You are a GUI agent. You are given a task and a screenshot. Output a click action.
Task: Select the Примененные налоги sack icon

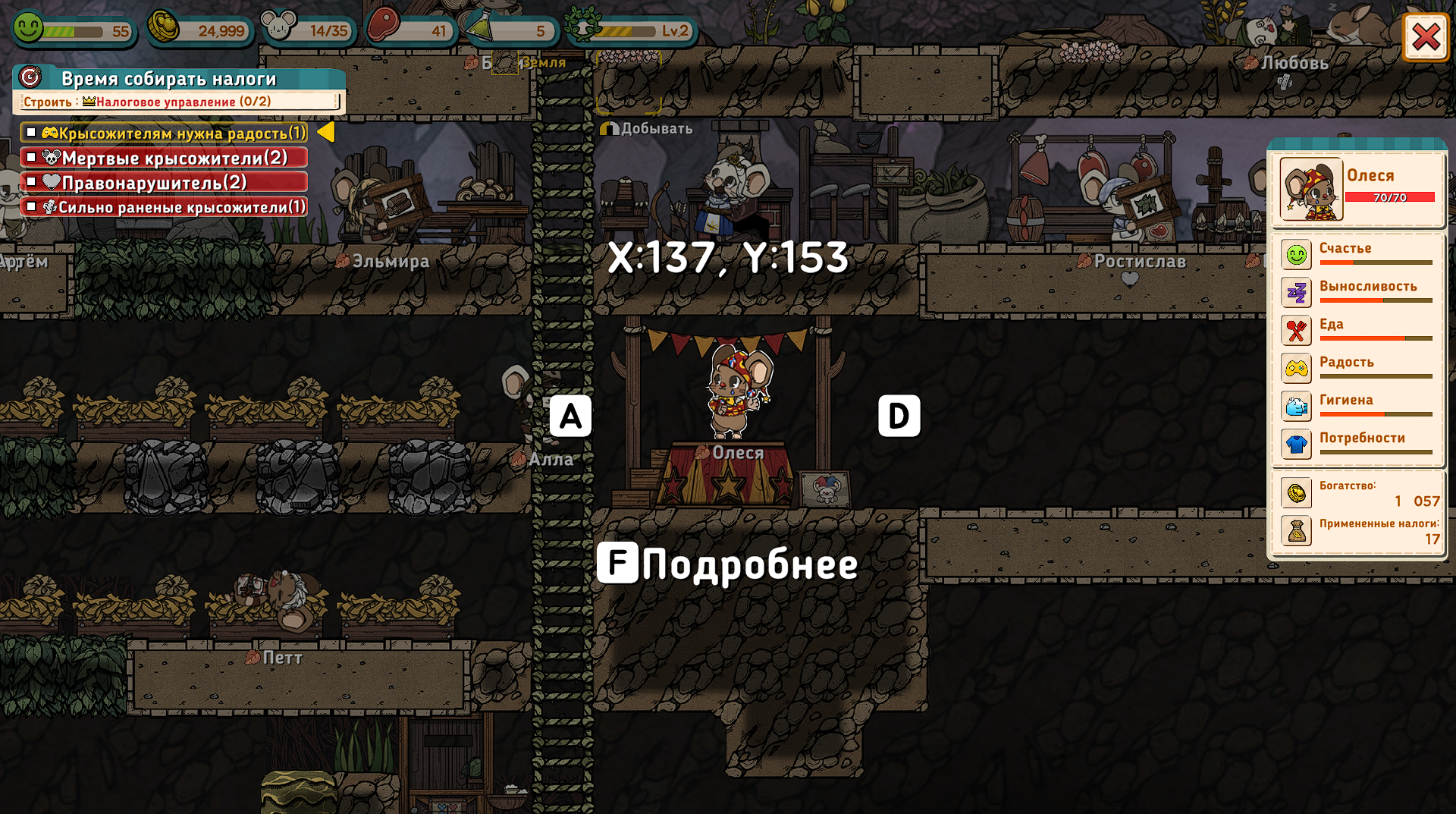click(1296, 531)
